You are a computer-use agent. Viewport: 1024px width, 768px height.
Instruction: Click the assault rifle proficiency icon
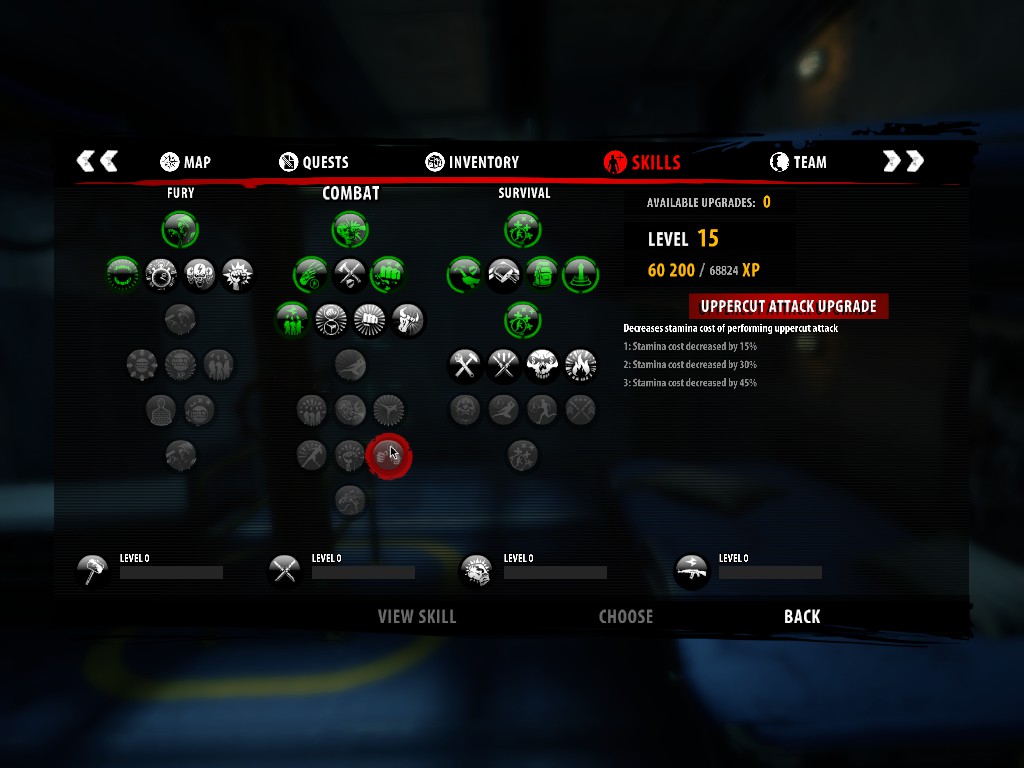coord(692,571)
